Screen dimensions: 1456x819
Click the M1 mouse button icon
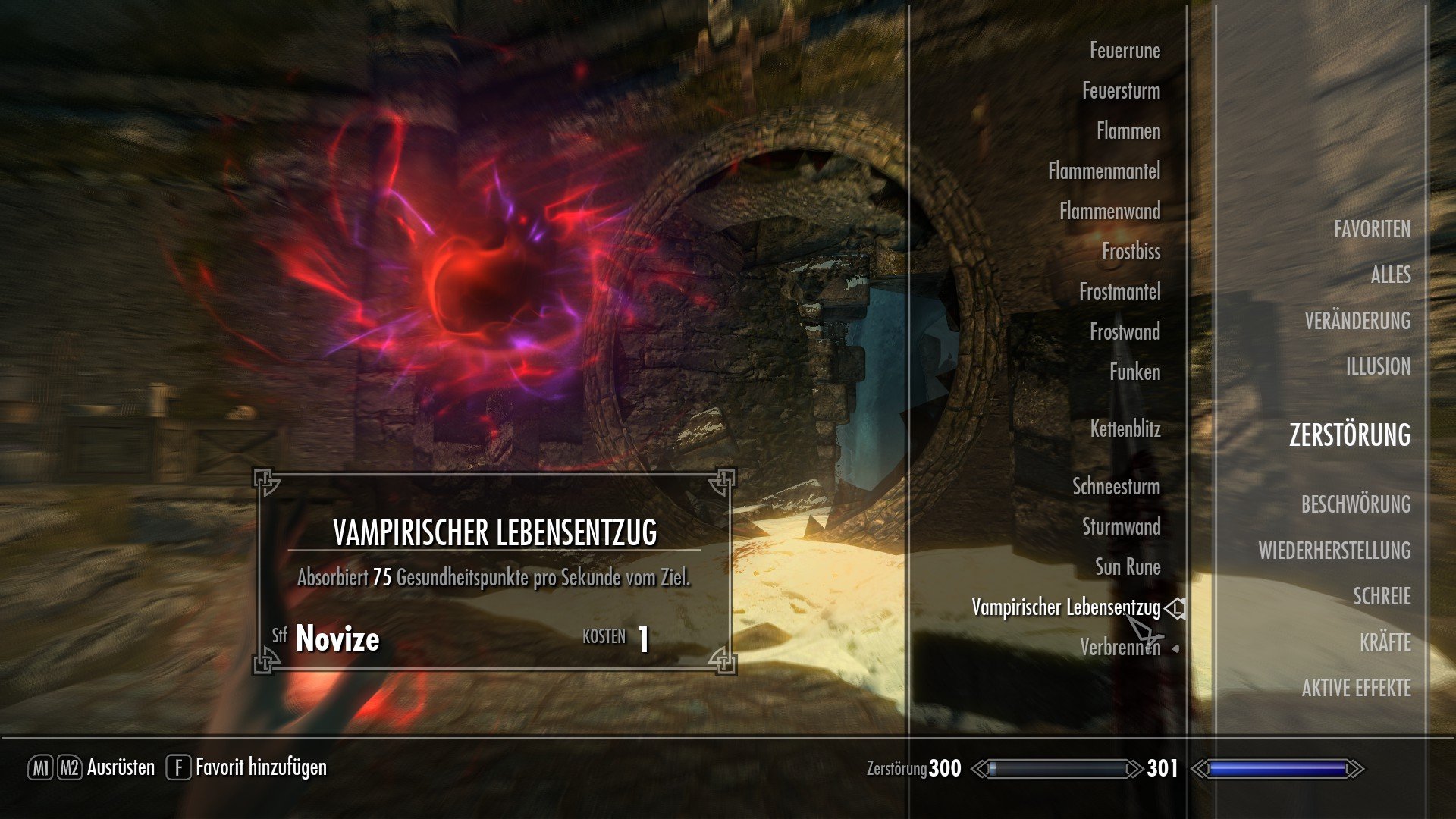pos(42,767)
